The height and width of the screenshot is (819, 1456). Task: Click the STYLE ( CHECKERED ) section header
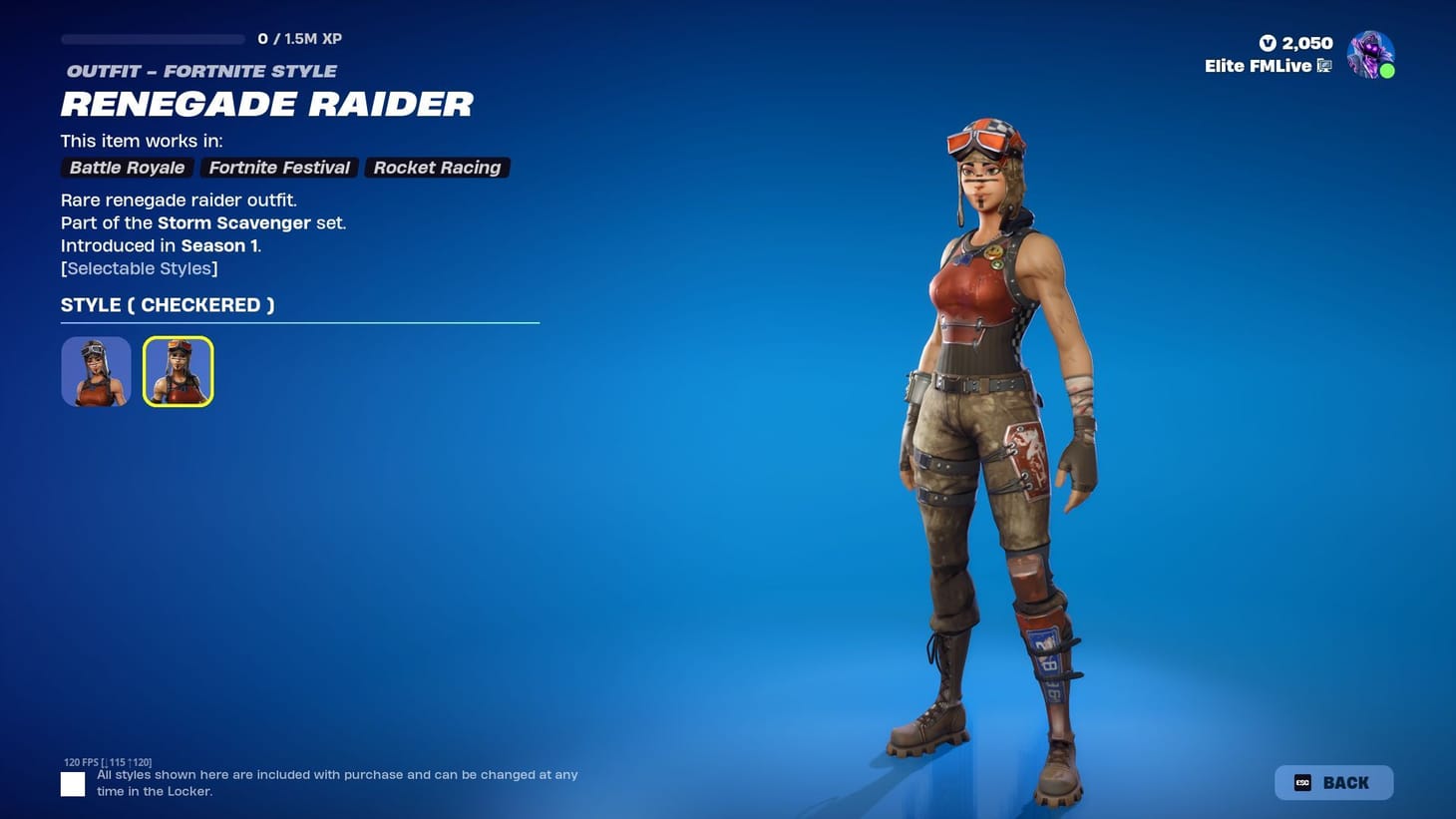[167, 305]
